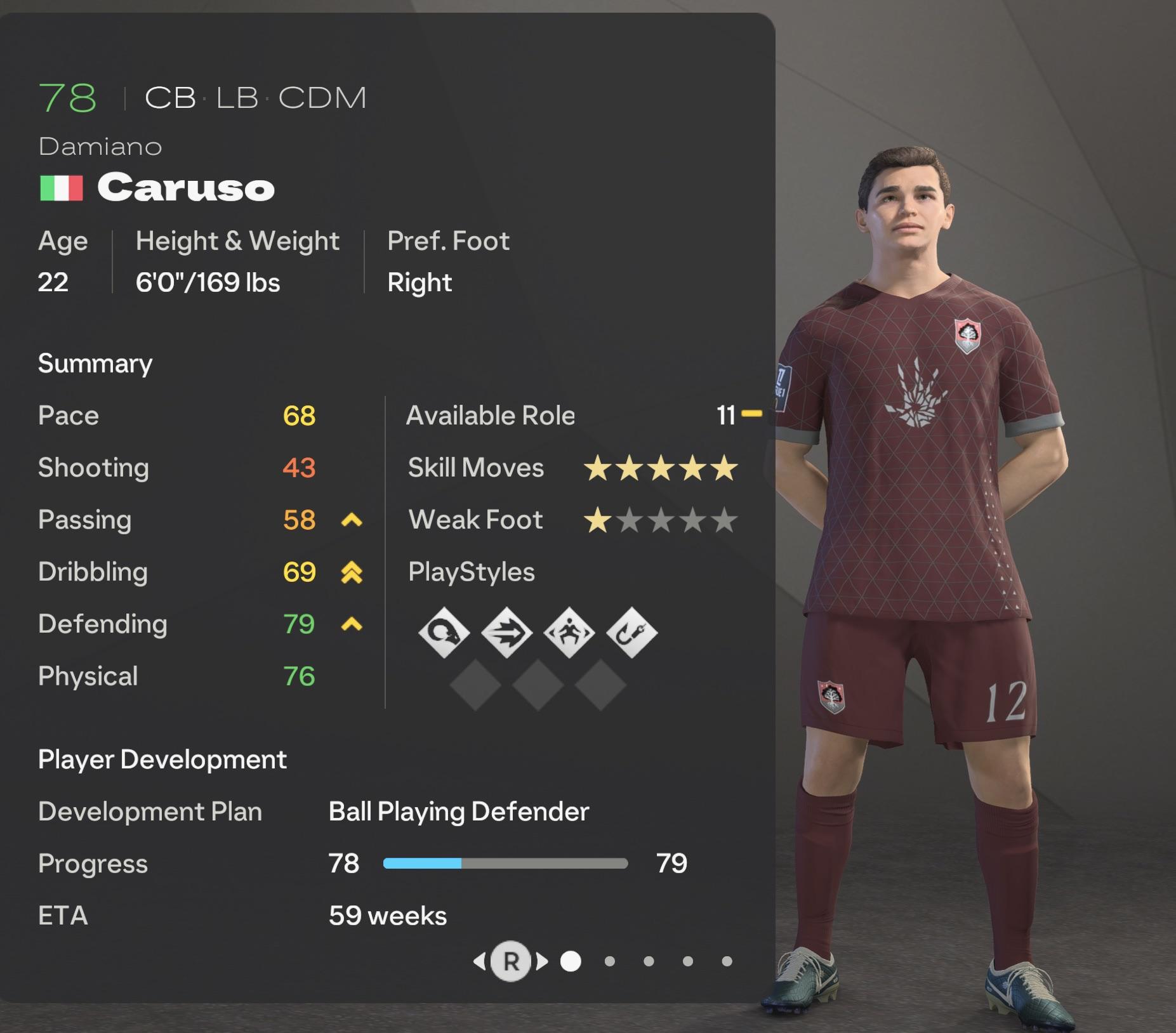Click the Long Ball Pass arrow PlayStyle icon
The height and width of the screenshot is (1033, 1176).
pyautogui.click(x=506, y=631)
